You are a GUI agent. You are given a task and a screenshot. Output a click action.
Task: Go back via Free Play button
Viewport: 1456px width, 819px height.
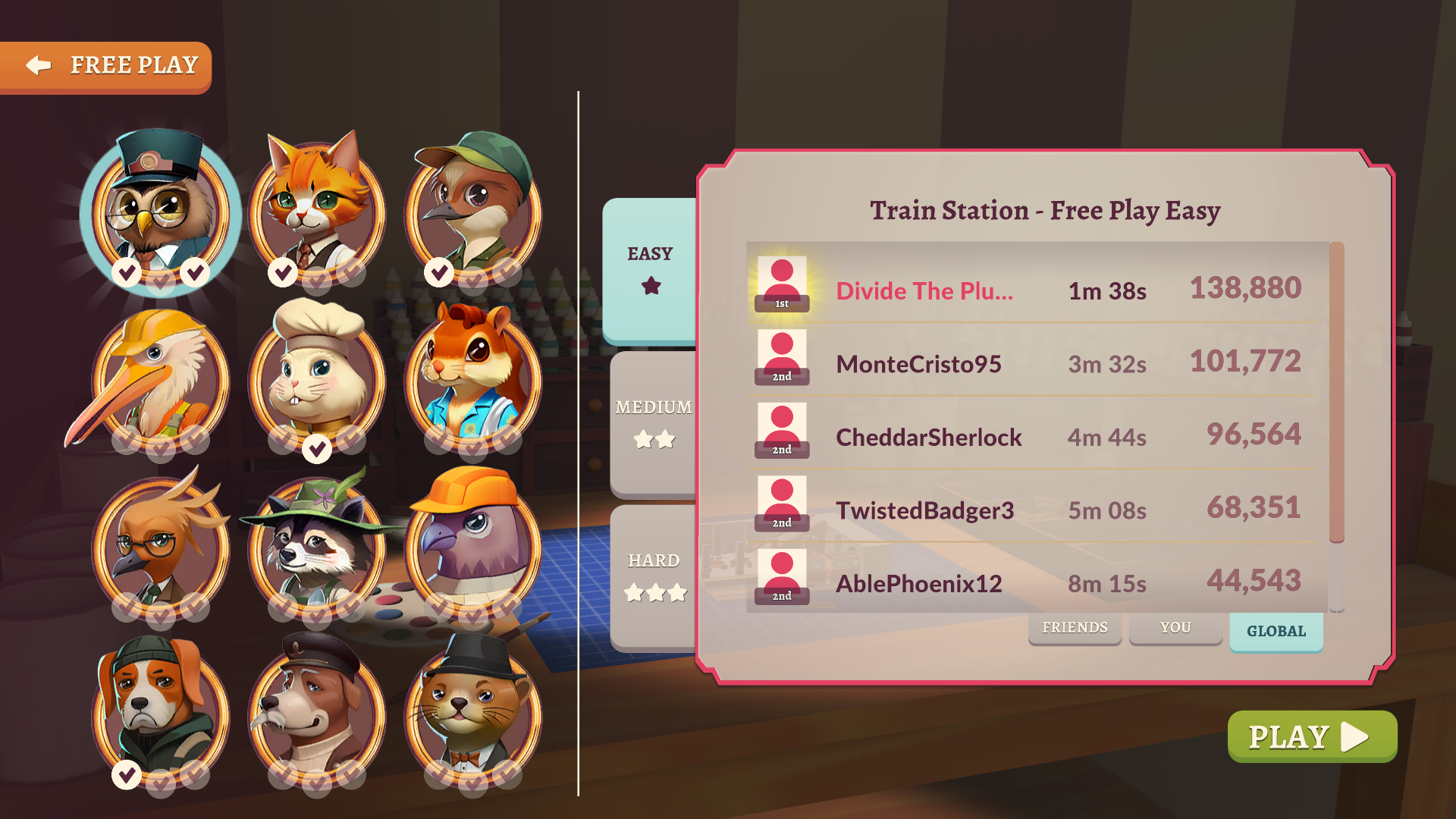coord(106,66)
